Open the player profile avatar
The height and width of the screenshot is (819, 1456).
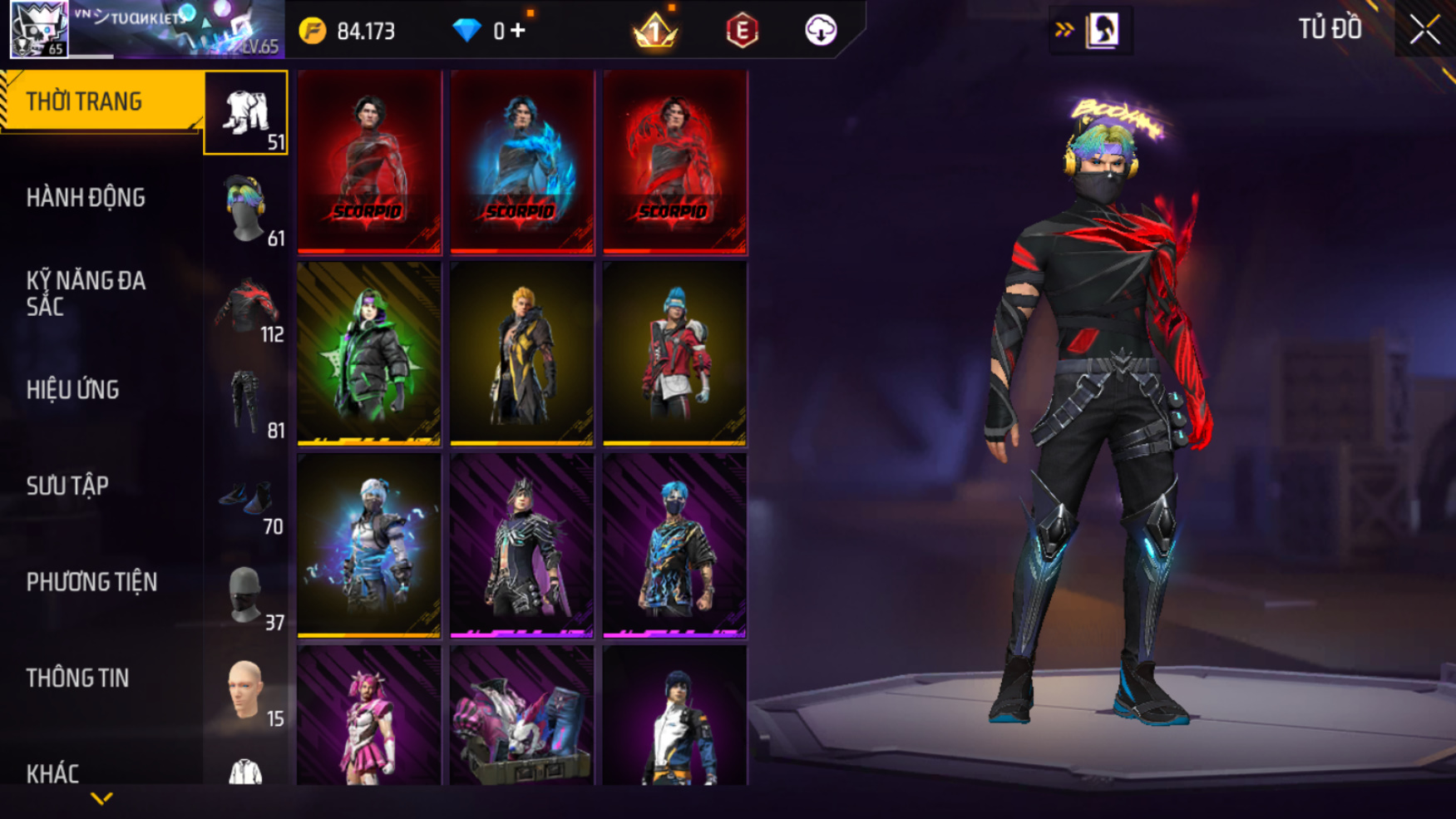point(38,29)
